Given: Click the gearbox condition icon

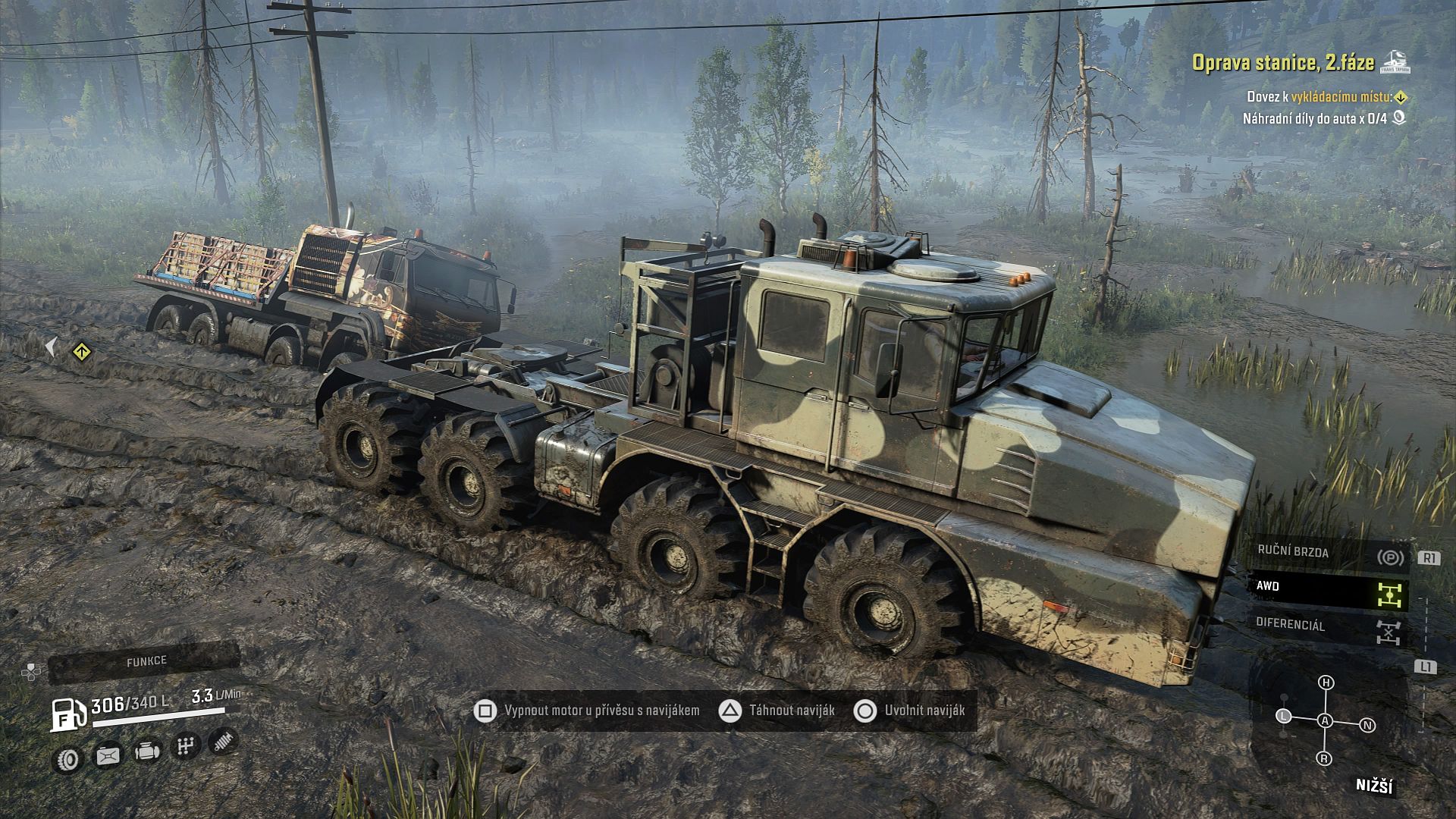Looking at the screenshot, I should [x=184, y=746].
